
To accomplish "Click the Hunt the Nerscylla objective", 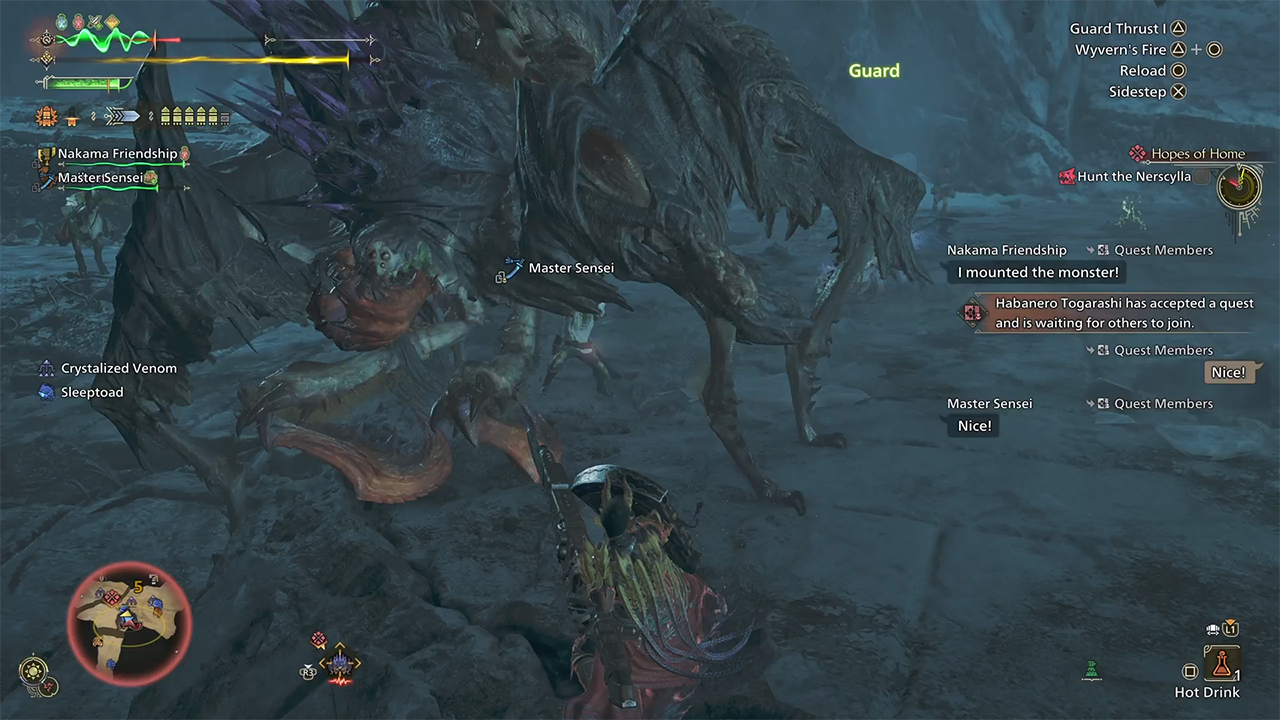I will pos(1133,177).
